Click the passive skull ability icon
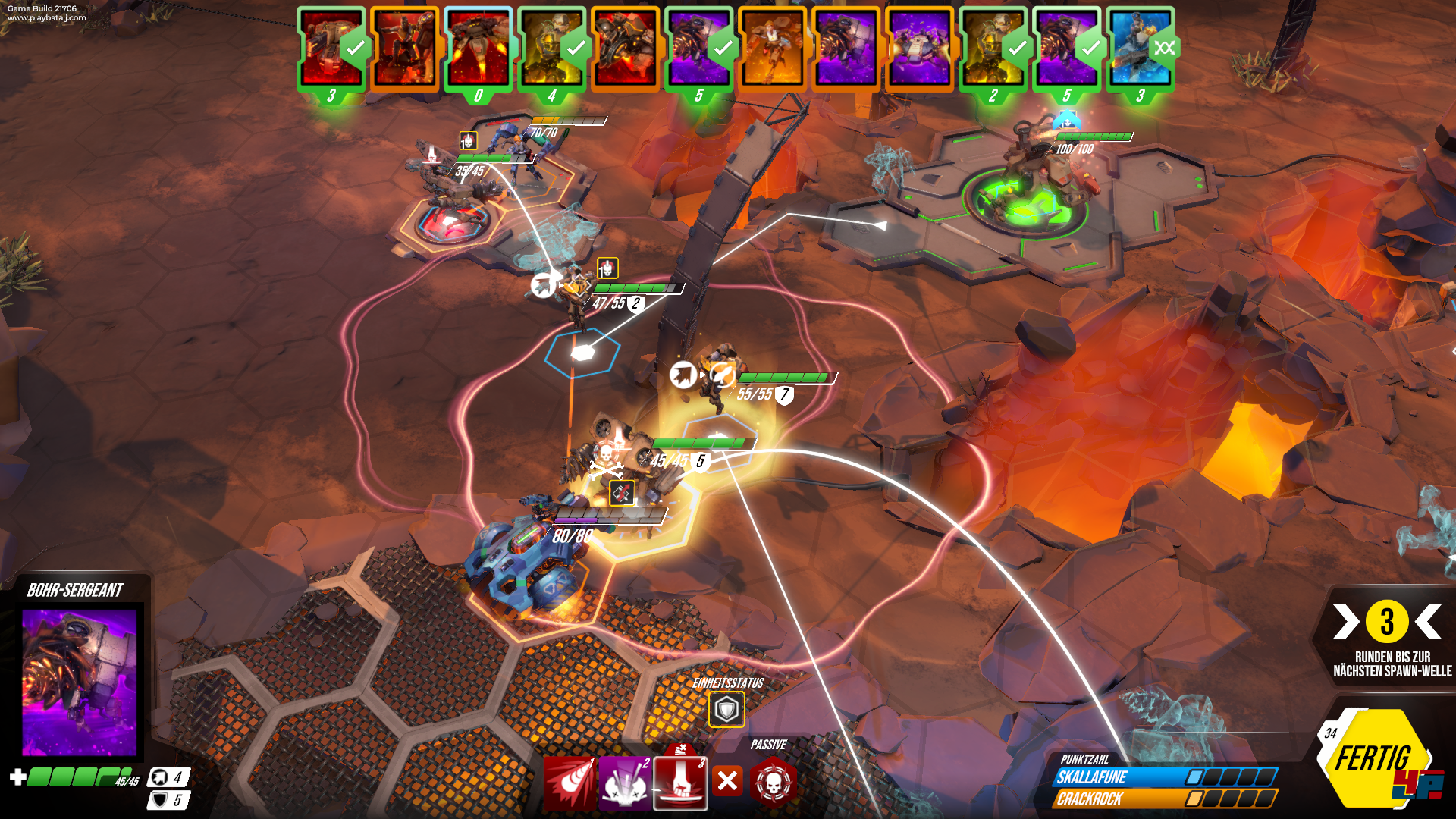 click(x=773, y=781)
